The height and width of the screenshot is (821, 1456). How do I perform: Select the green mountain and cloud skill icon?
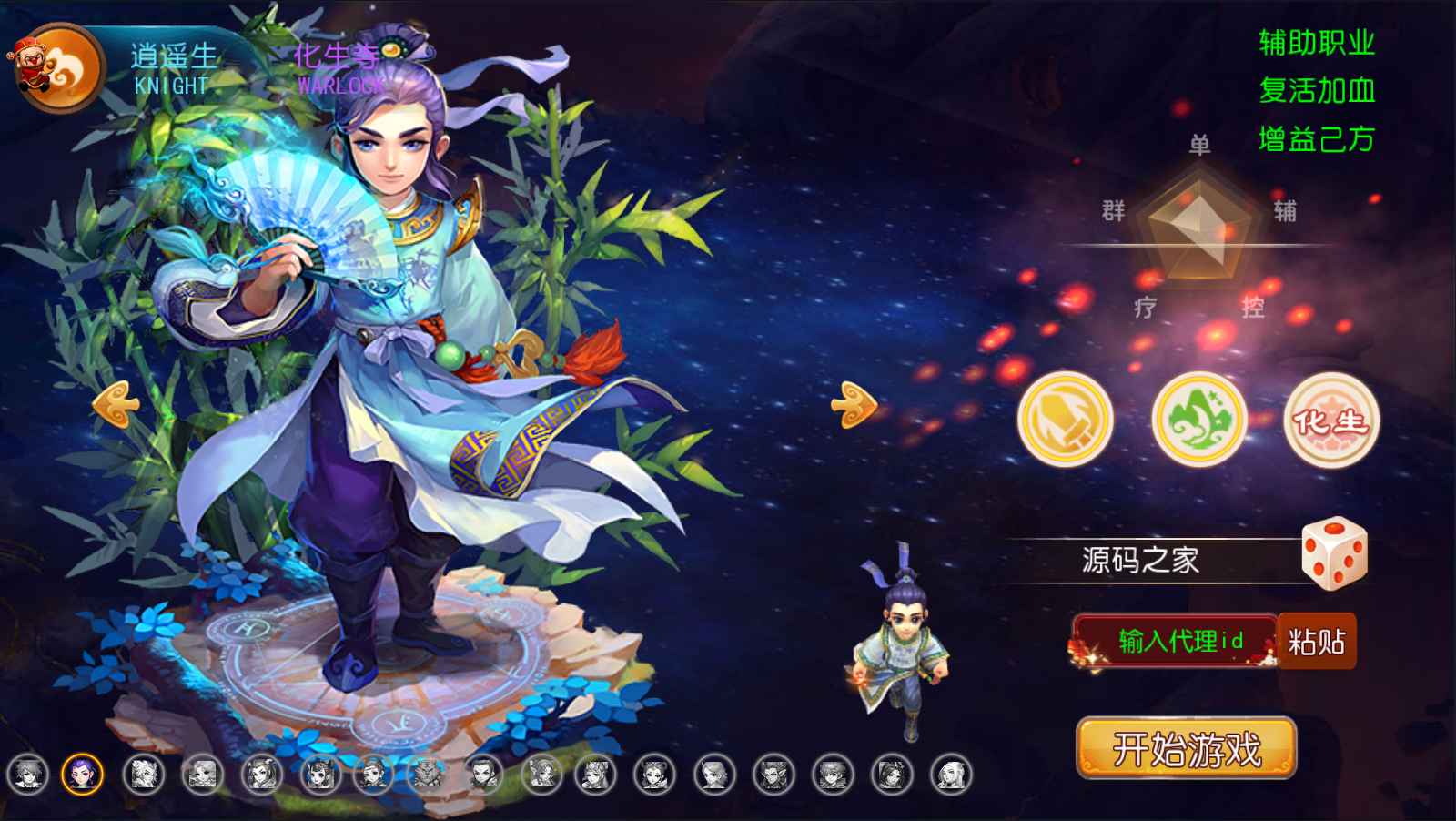click(x=1199, y=420)
